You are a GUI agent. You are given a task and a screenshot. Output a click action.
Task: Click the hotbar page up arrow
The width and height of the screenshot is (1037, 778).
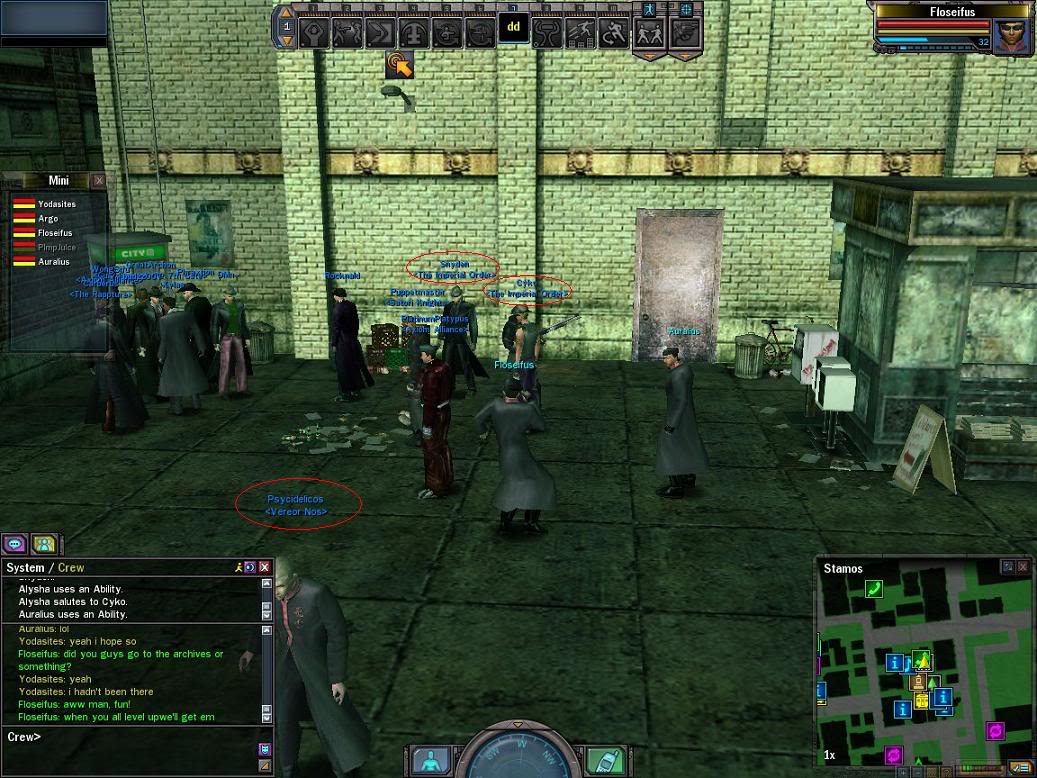click(287, 13)
